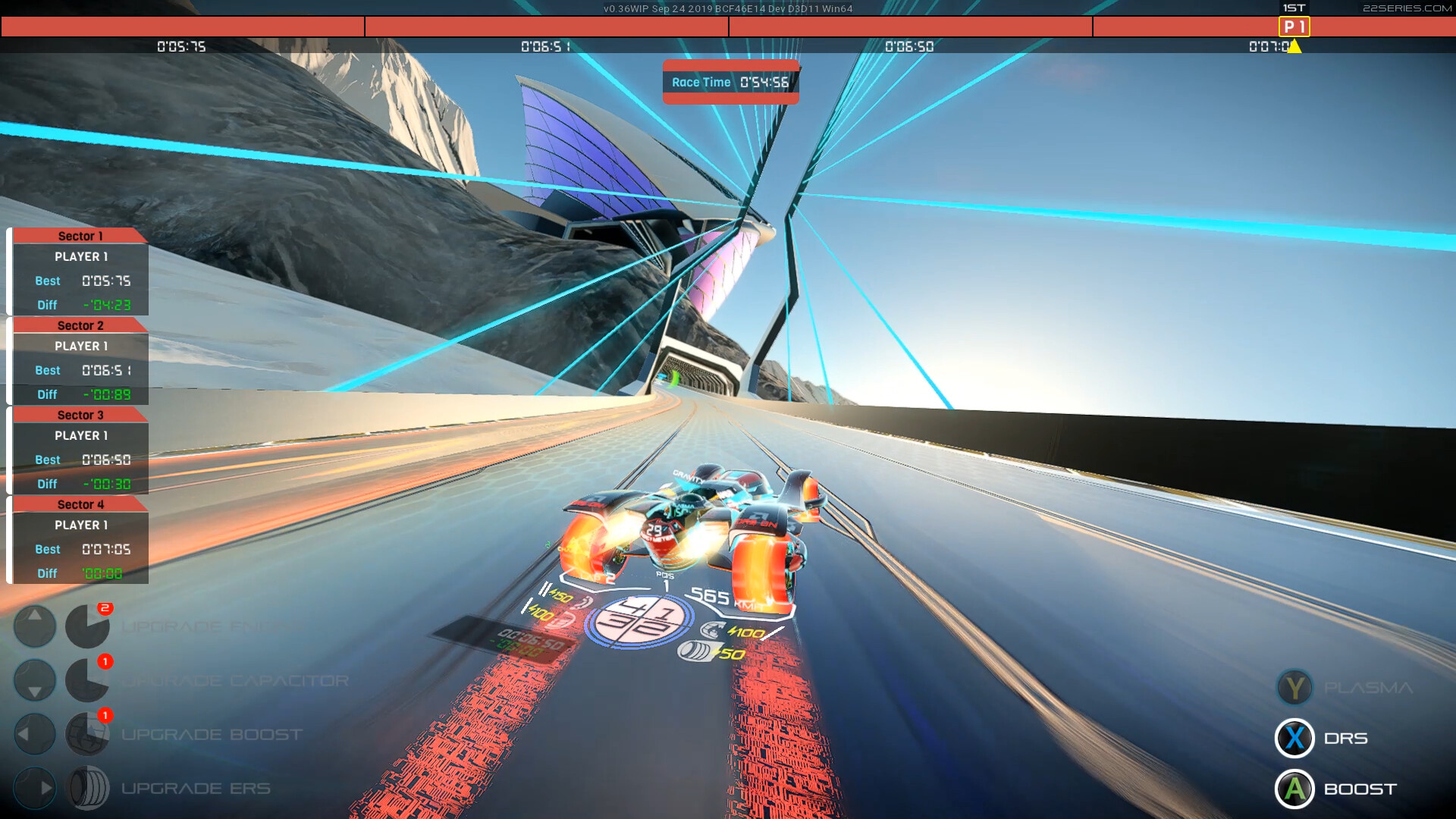Click the Y Plasma button icon
Viewport: 1456px width, 819px height.
pos(1295,688)
